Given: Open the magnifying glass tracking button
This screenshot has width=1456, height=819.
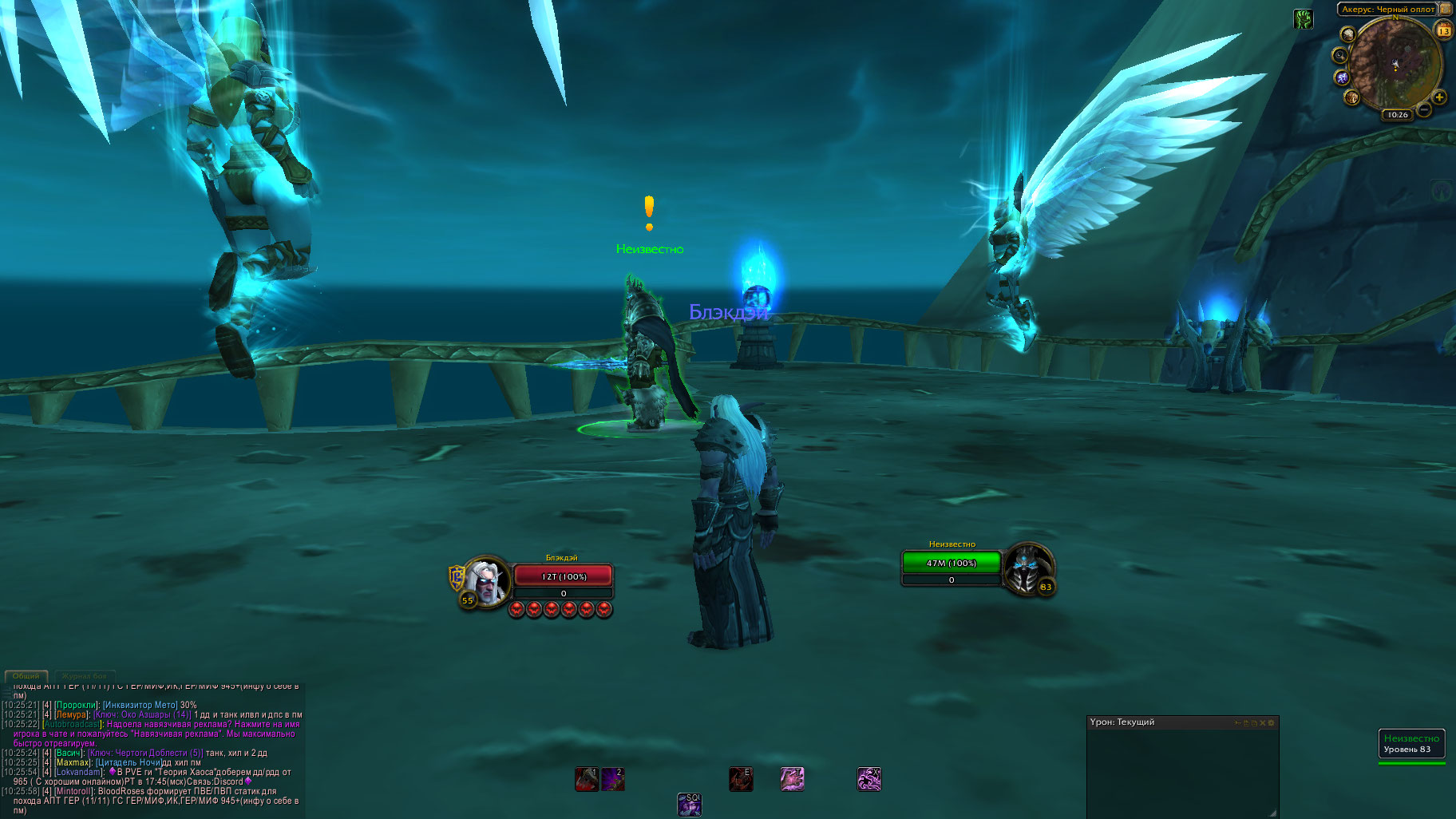Looking at the screenshot, I should click(1339, 55).
